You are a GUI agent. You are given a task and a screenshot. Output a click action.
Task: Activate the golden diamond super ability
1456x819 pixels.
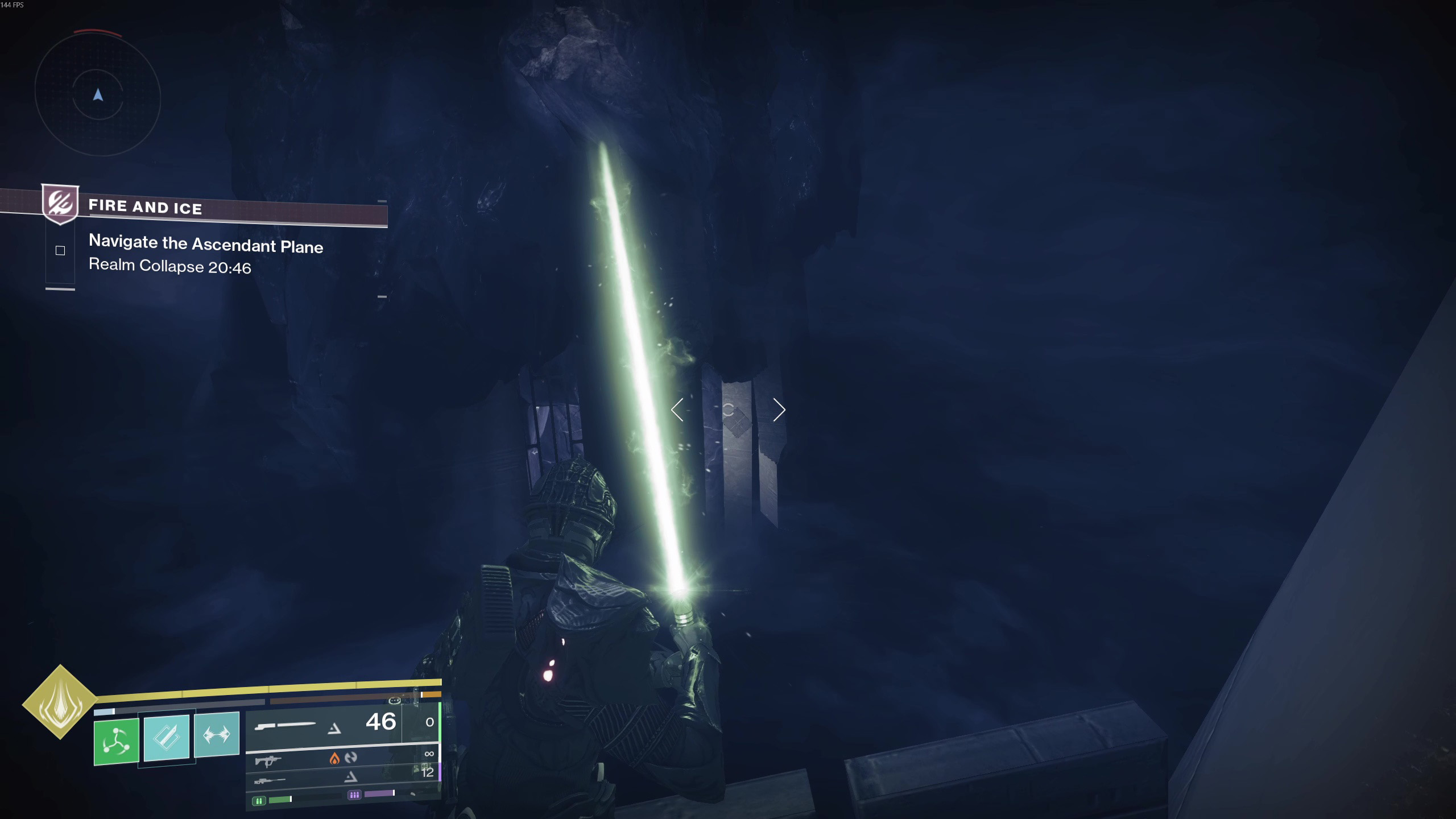(60, 702)
